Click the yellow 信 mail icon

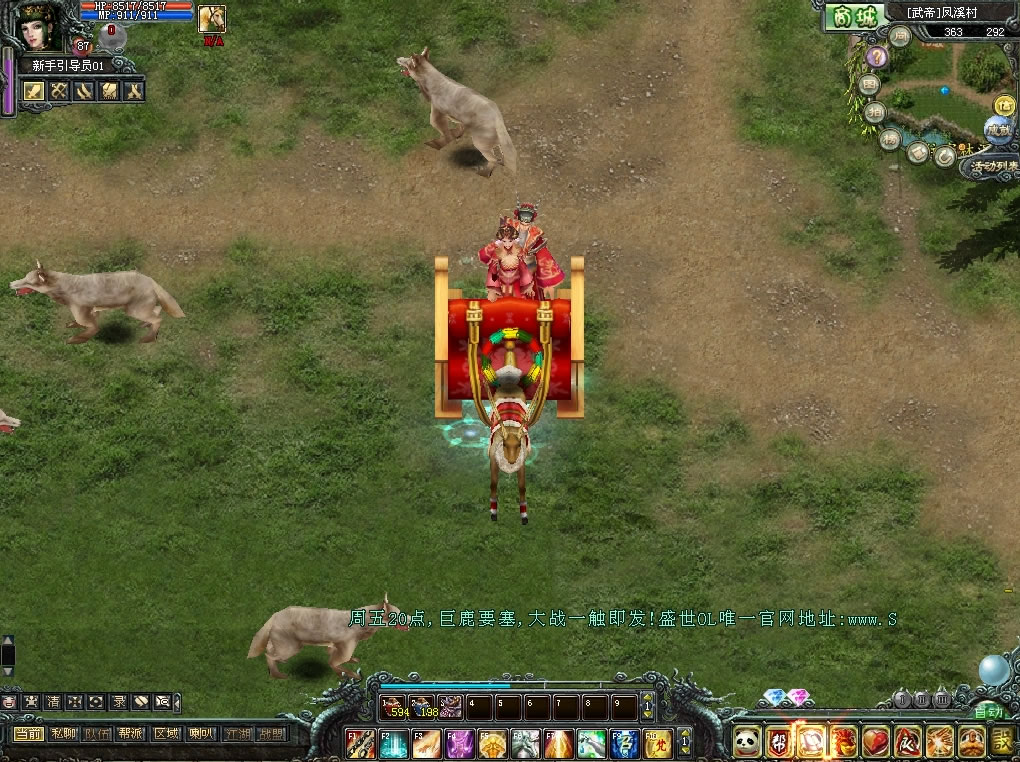1003,104
